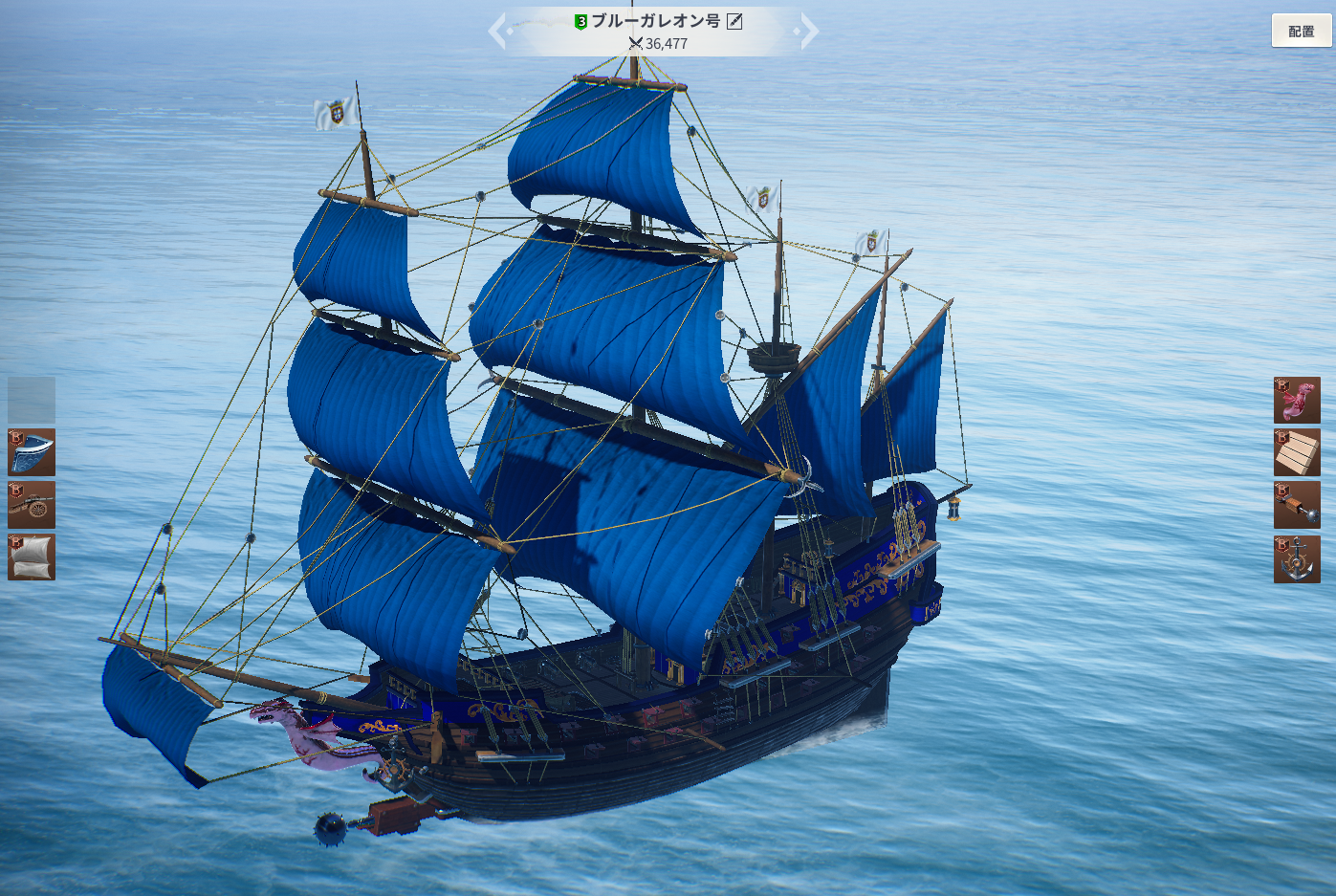Click the empty translucent equipment slot
Image resolution: width=1336 pixels, height=896 pixels.
32,400
